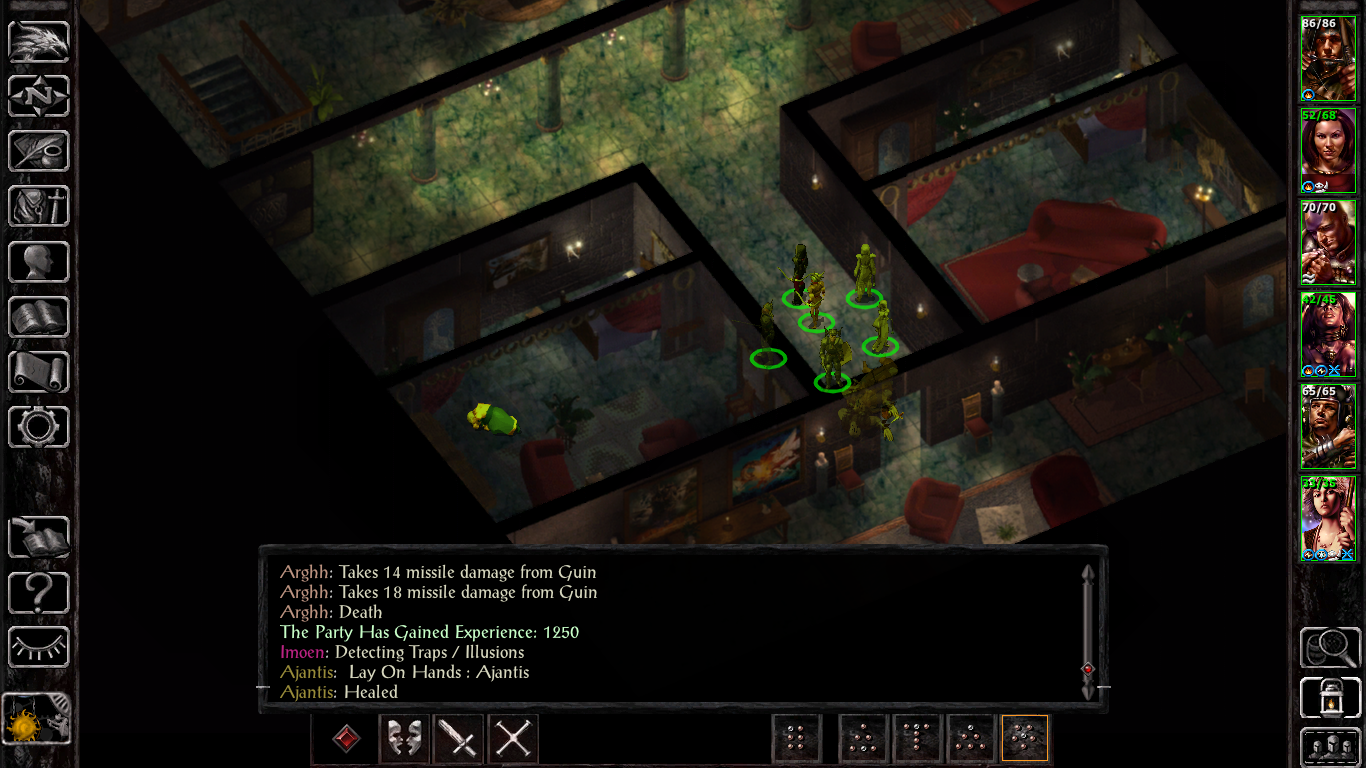Select the party portrait with 65/65 health
The height and width of the screenshot is (768, 1366).
pos(1327,427)
